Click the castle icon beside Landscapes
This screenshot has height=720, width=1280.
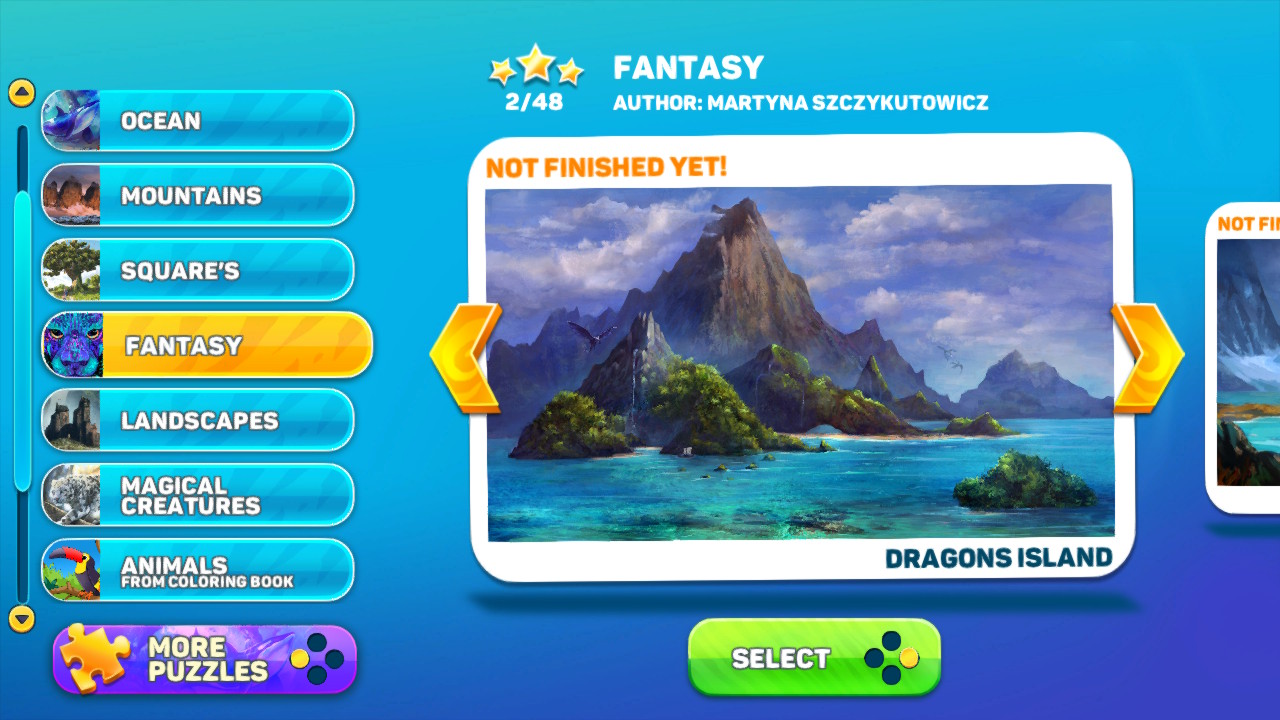(70, 420)
